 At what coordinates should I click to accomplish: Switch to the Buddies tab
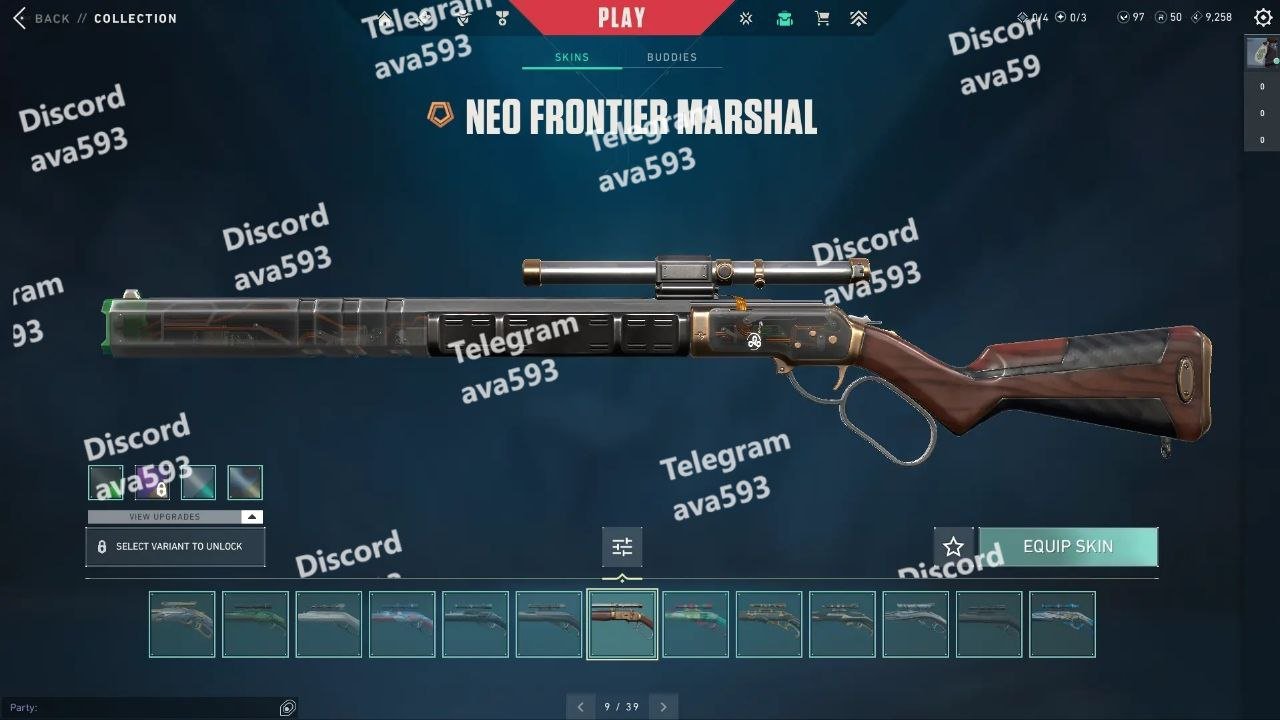pyautogui.click(x=671, y=57)
